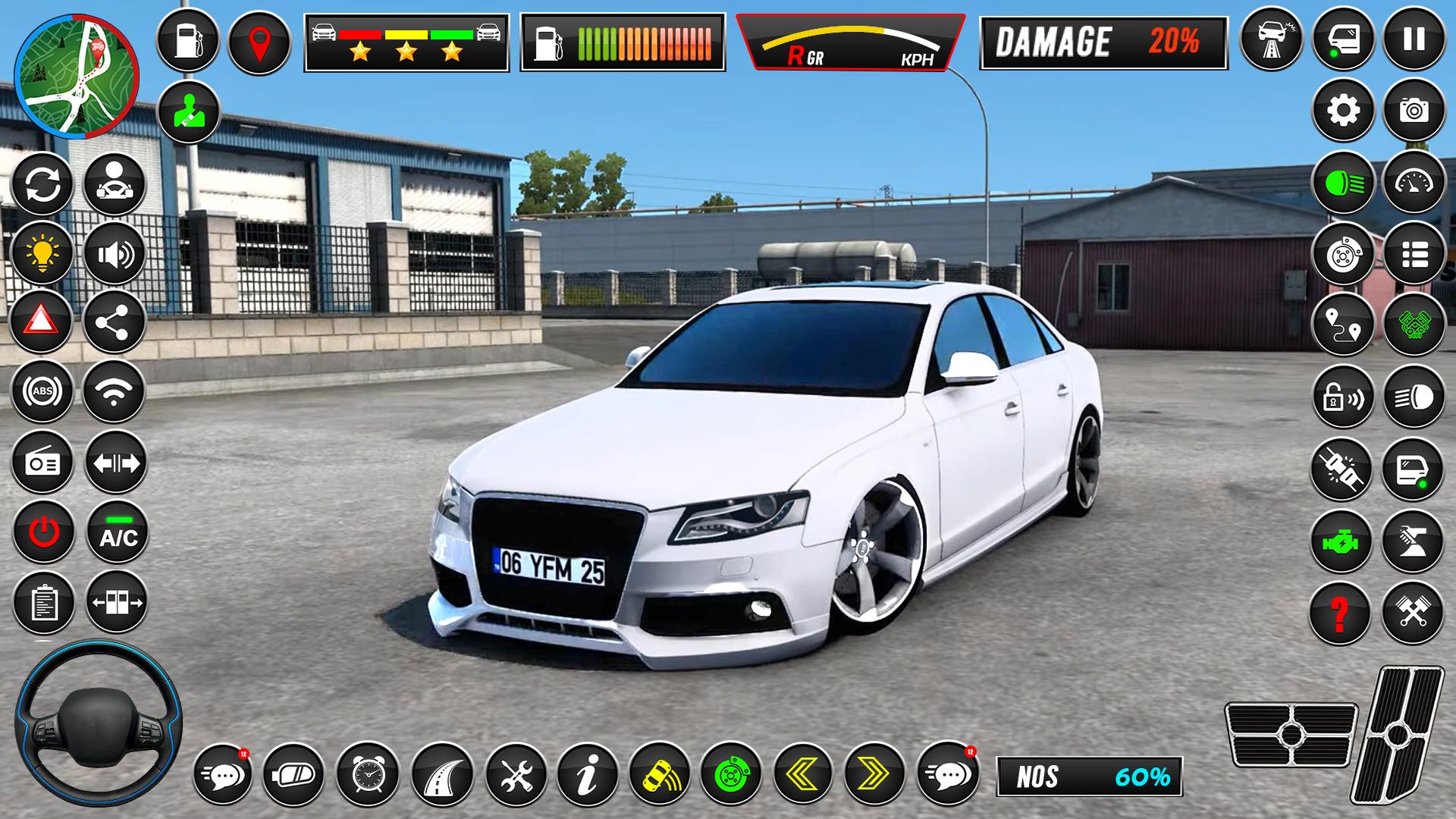Open the gear settings menu
Screen dimensions: 1456x819
pyautogui.click(x=1343, y=111)
